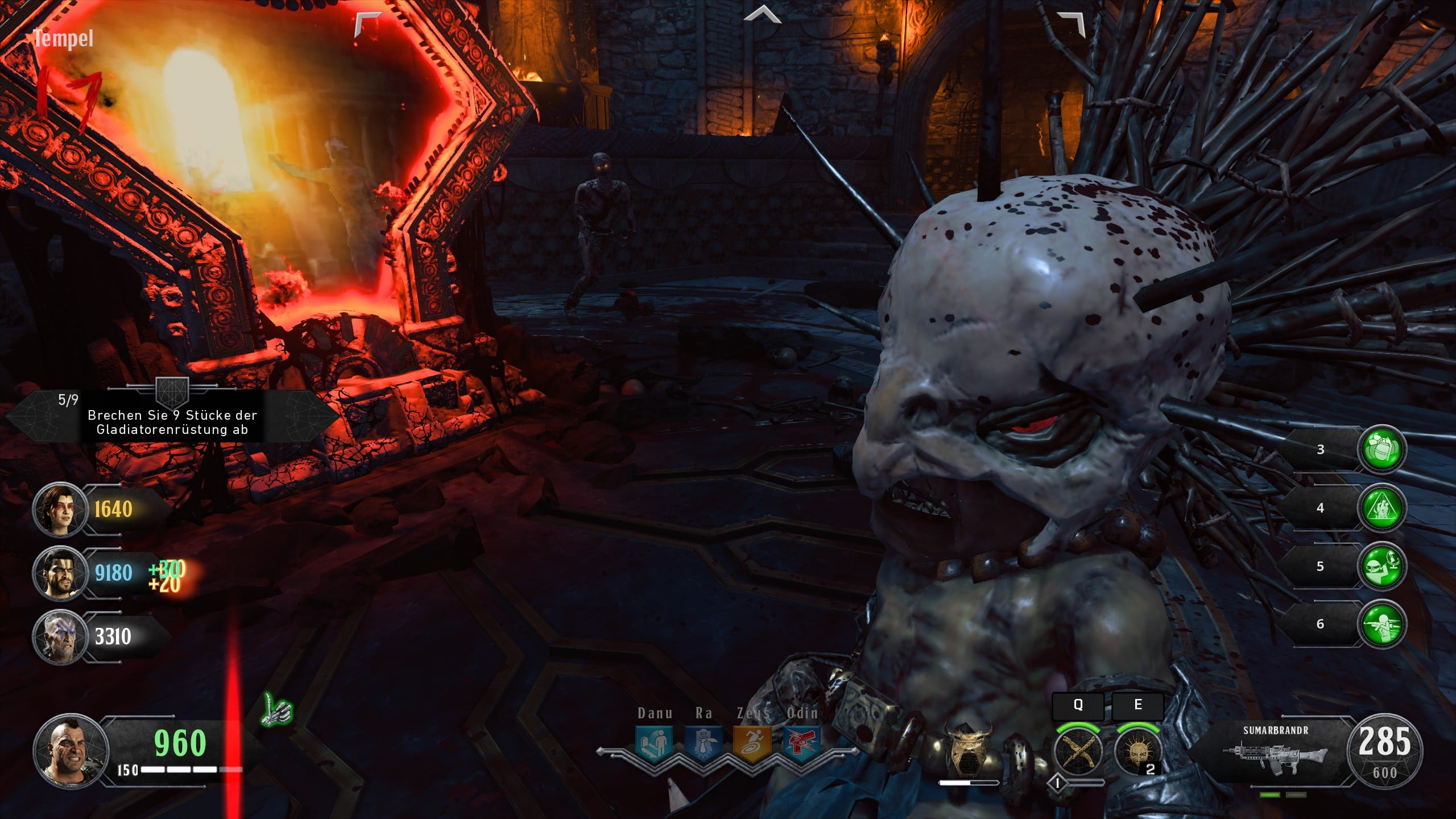Select the spiked skull special weapon icon
The image size is (1456, 819).
(1137, 752)
